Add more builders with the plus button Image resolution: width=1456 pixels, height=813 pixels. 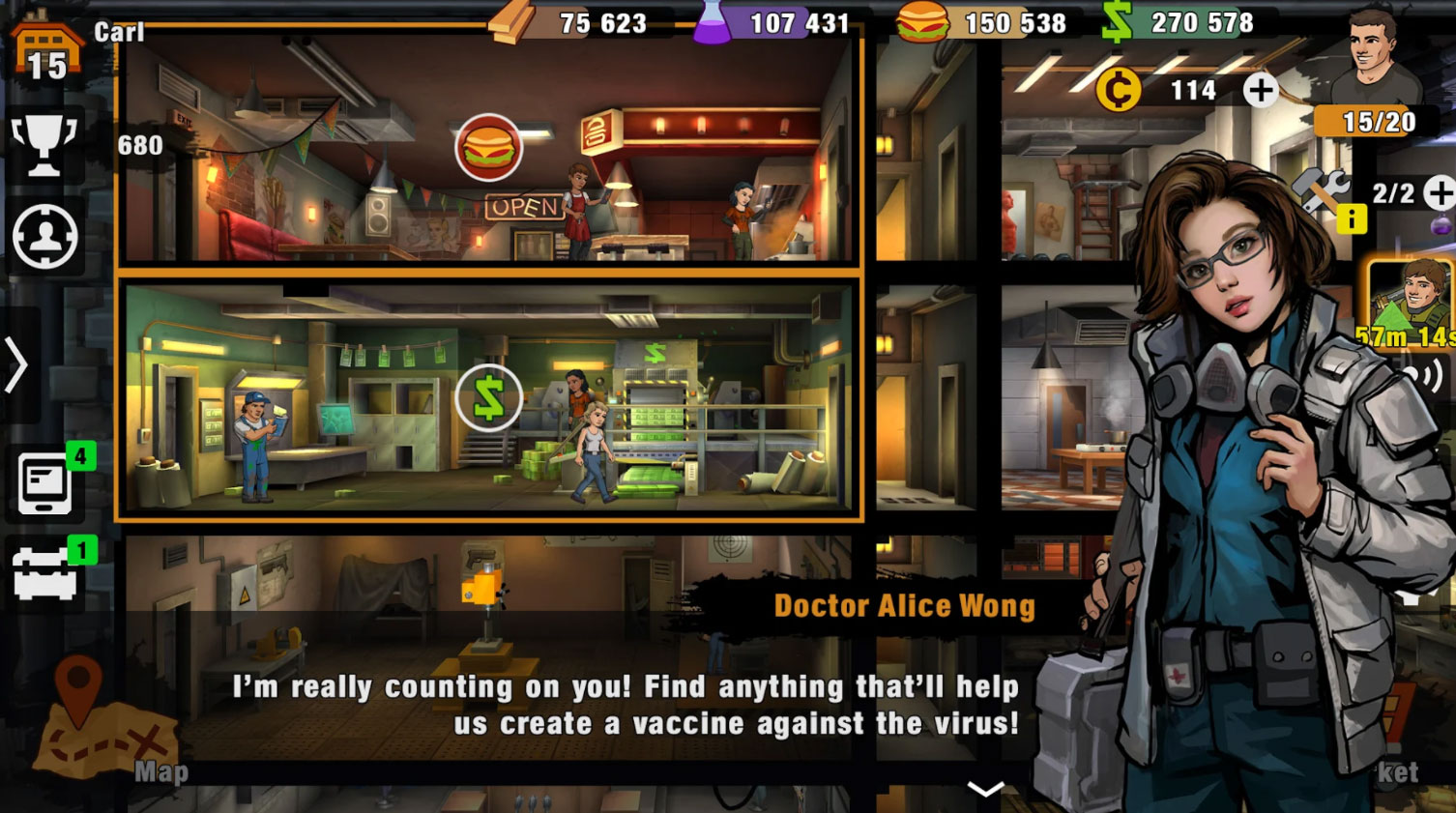[1441, 192]
